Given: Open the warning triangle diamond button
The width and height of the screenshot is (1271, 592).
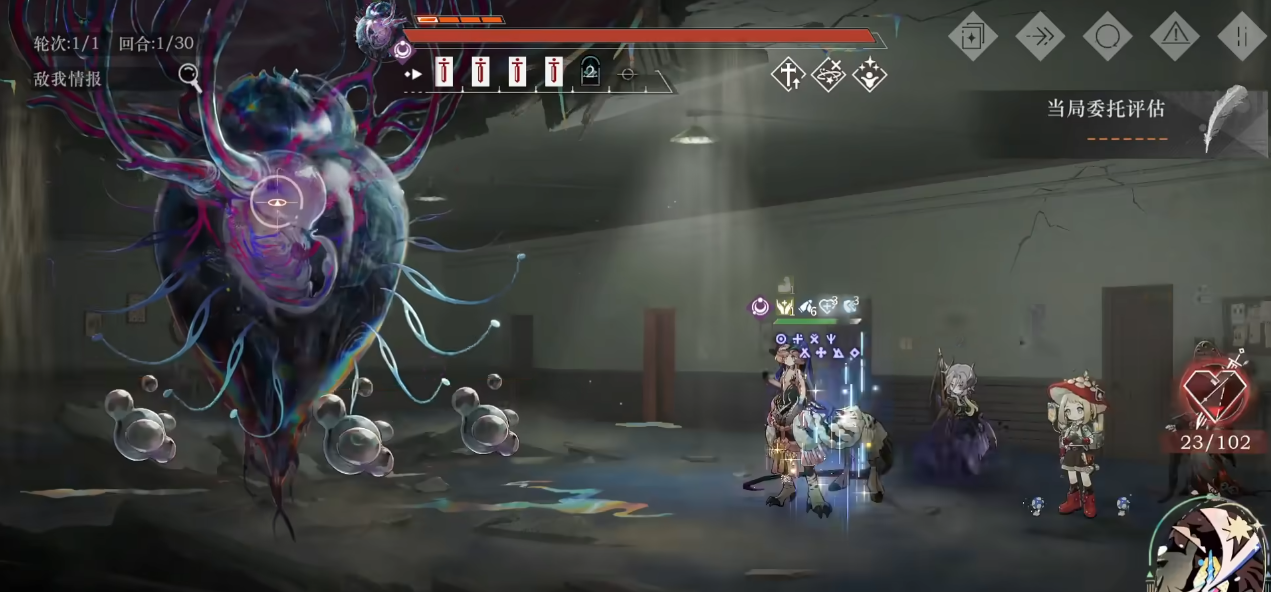Looking at the screenshot, I should tap(1175, 37).
